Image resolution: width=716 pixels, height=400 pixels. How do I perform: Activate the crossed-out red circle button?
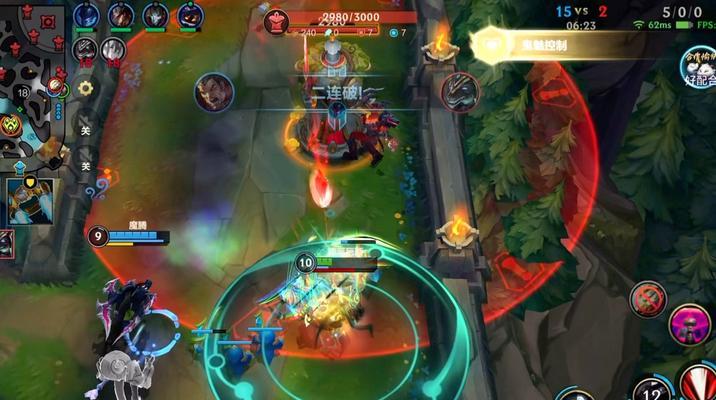647,298
